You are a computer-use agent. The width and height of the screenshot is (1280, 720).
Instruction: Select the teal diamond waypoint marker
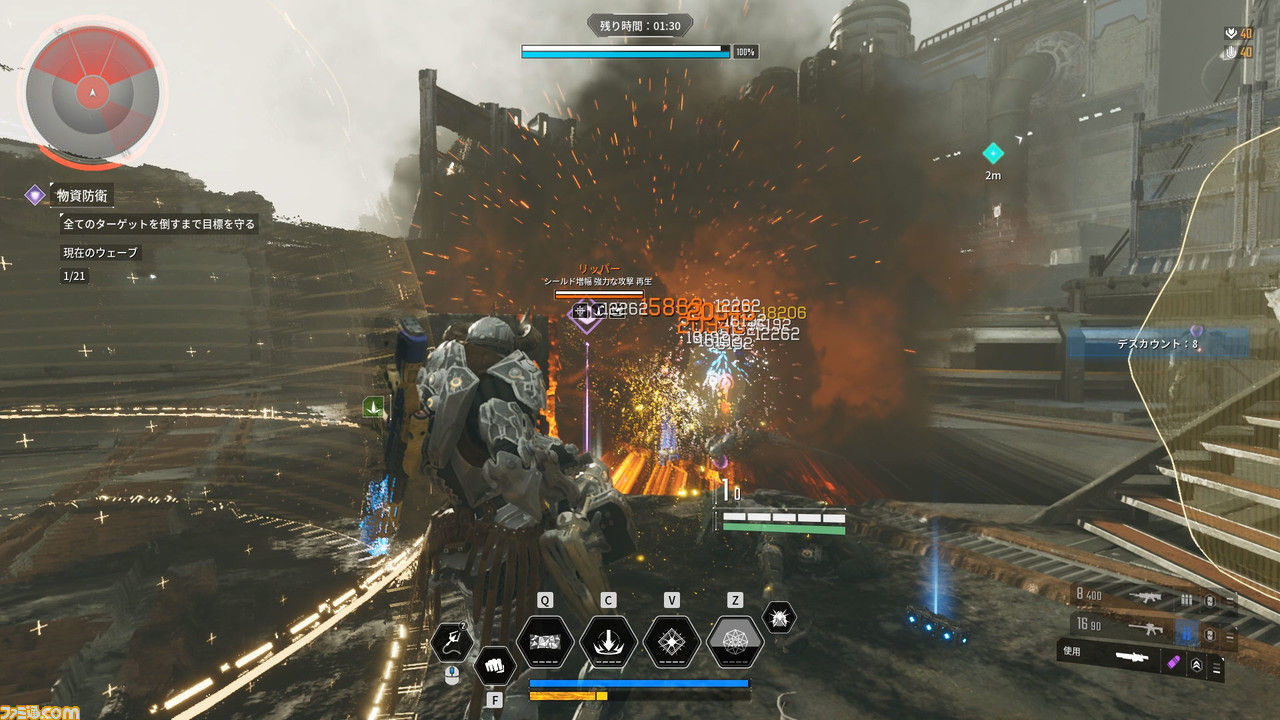point(993,153)
